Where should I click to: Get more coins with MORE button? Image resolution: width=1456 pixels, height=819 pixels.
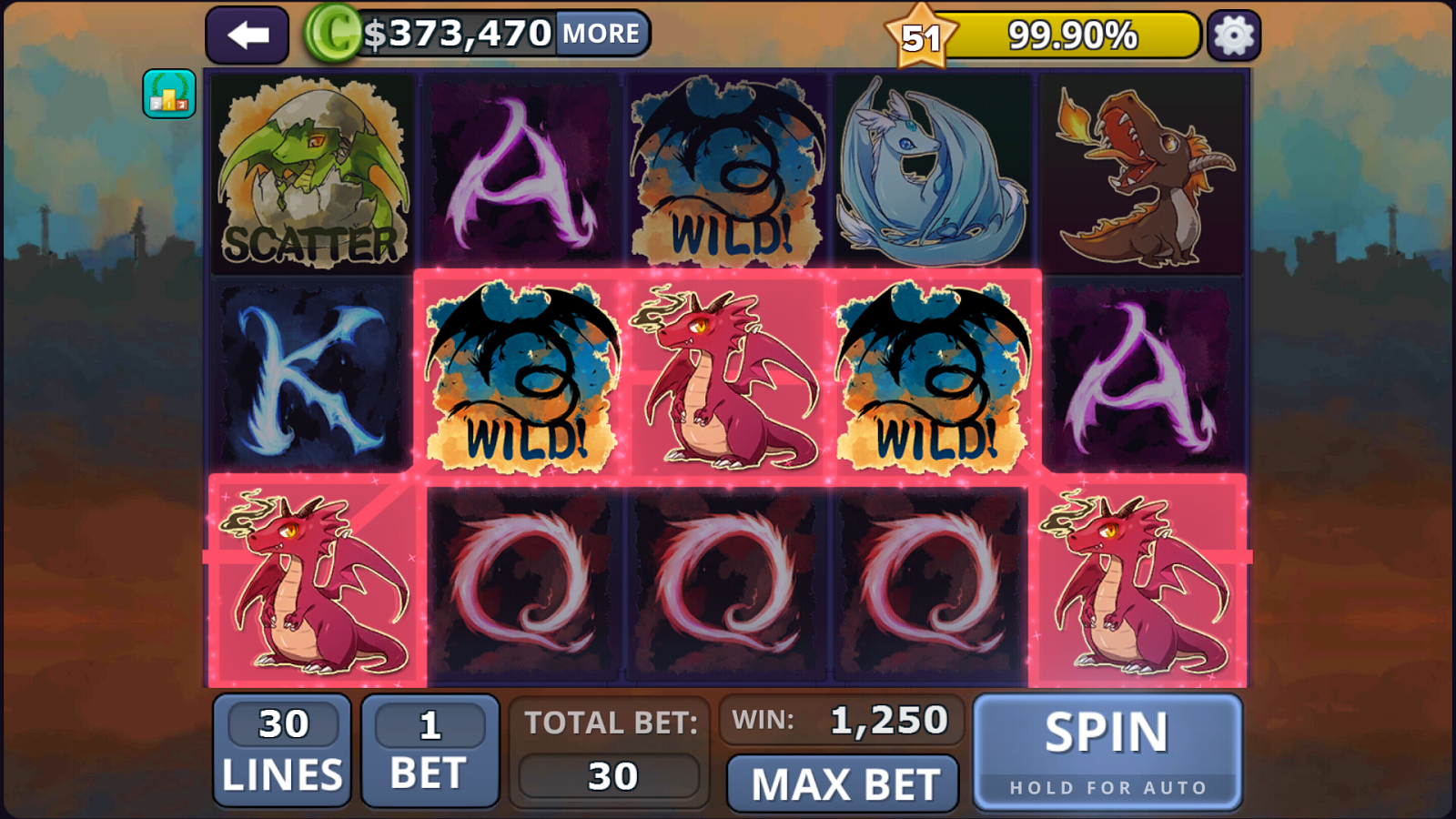click(601, 34)
